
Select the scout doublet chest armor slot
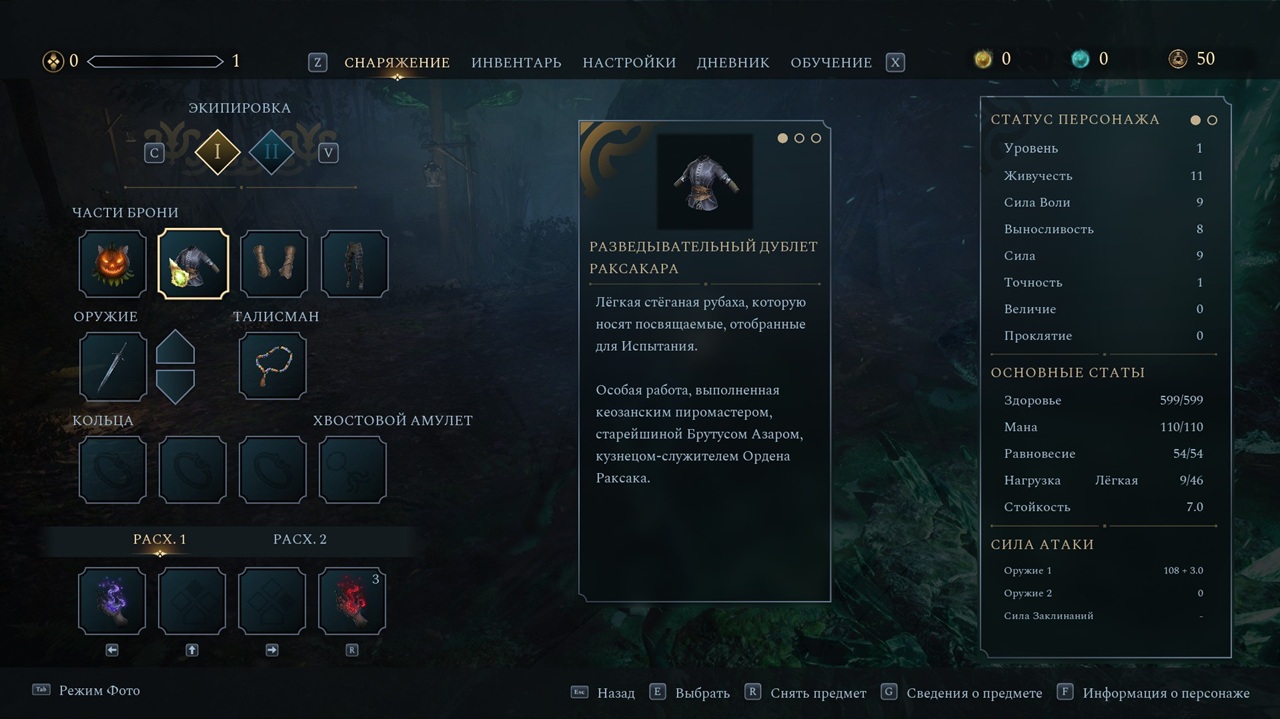(x=193, y=264)
